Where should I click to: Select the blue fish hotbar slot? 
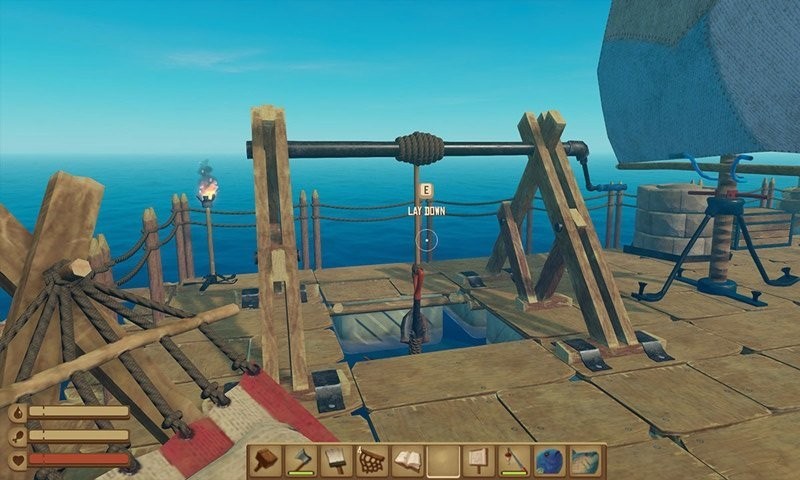point(549,461)
